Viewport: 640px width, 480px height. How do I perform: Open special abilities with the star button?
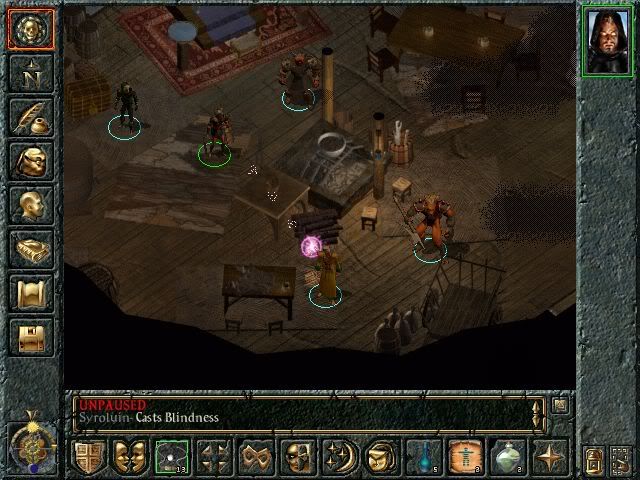coord(550,458)
